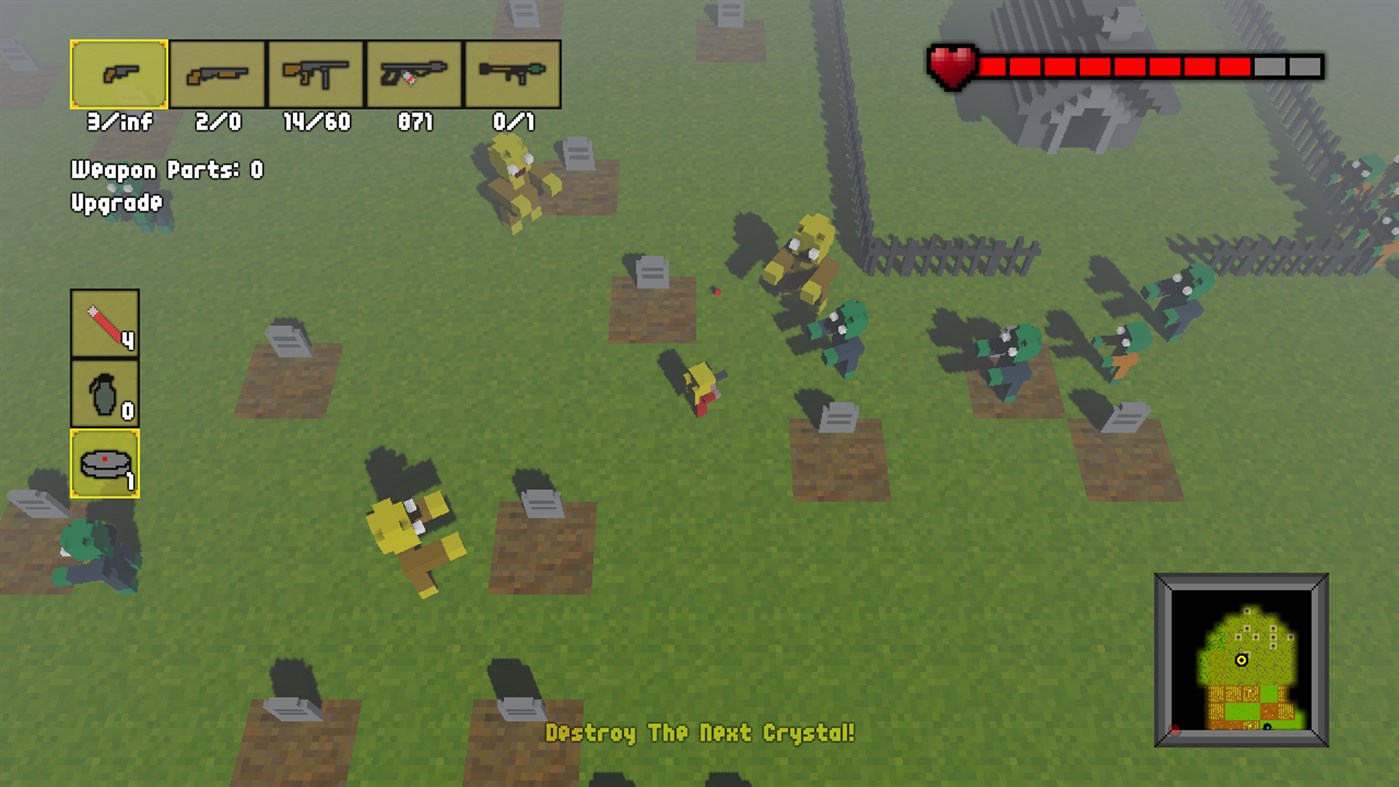The height and width of the screenshot is (787, 1399).
Task: Click the yellow player marker on the minimap
Action: point(1242,660)
